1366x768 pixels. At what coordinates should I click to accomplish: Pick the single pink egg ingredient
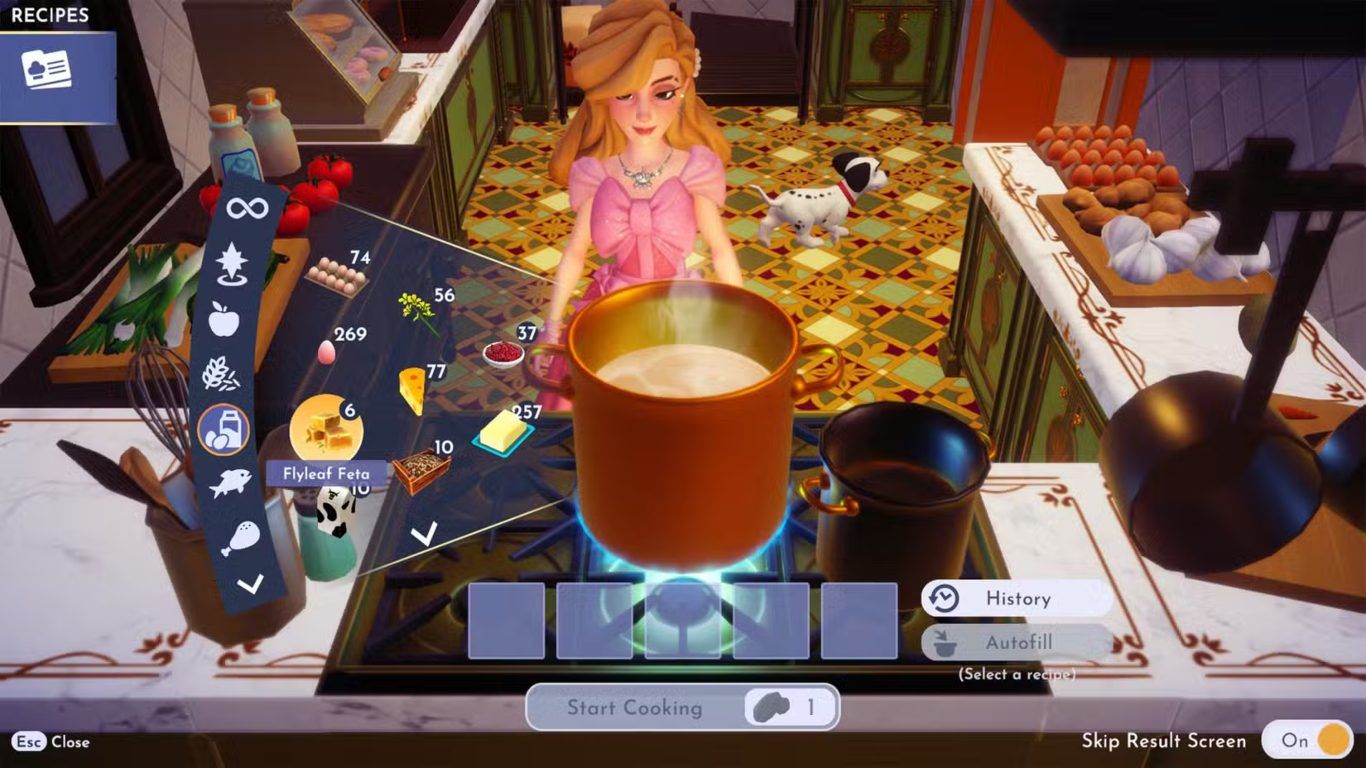click(x=326, y=351)
